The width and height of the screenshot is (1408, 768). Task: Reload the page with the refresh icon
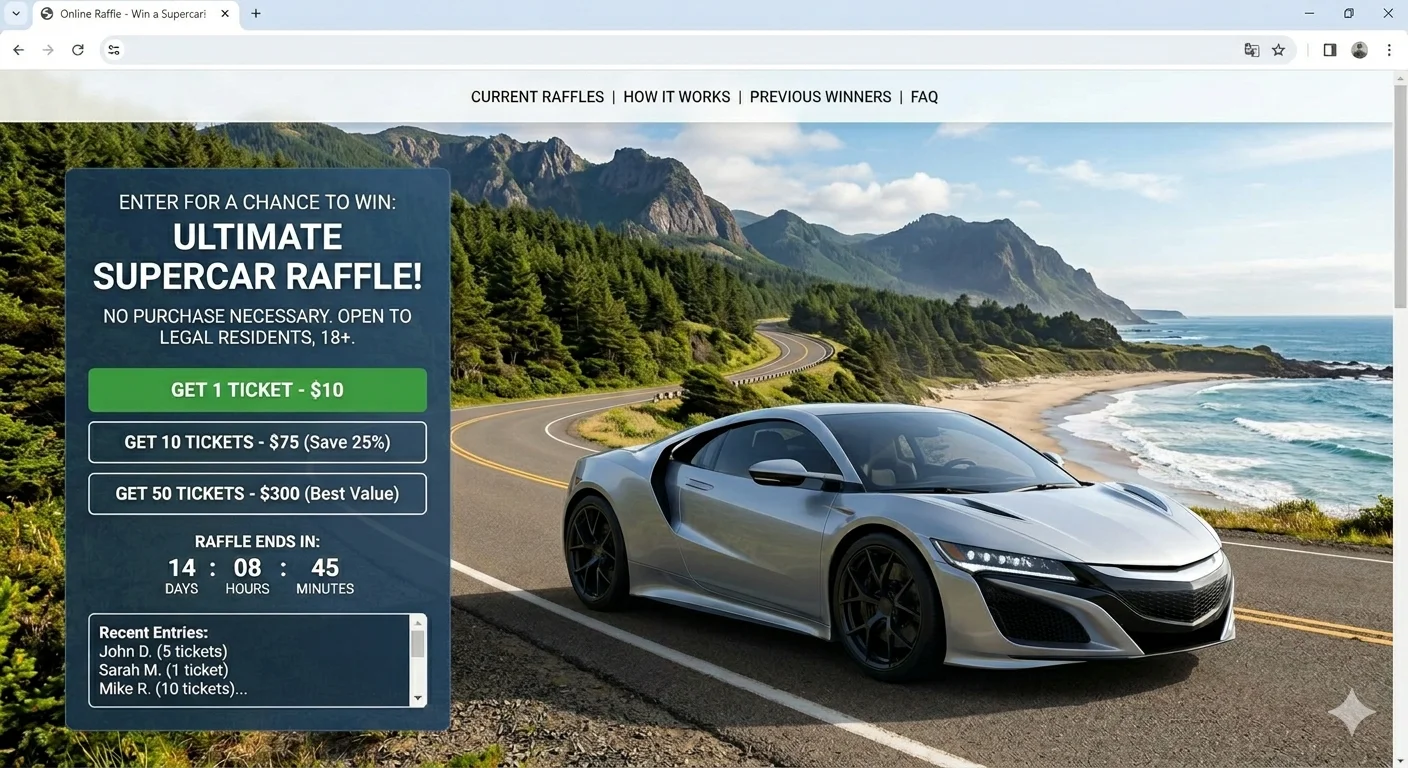[x=78, y=49]
